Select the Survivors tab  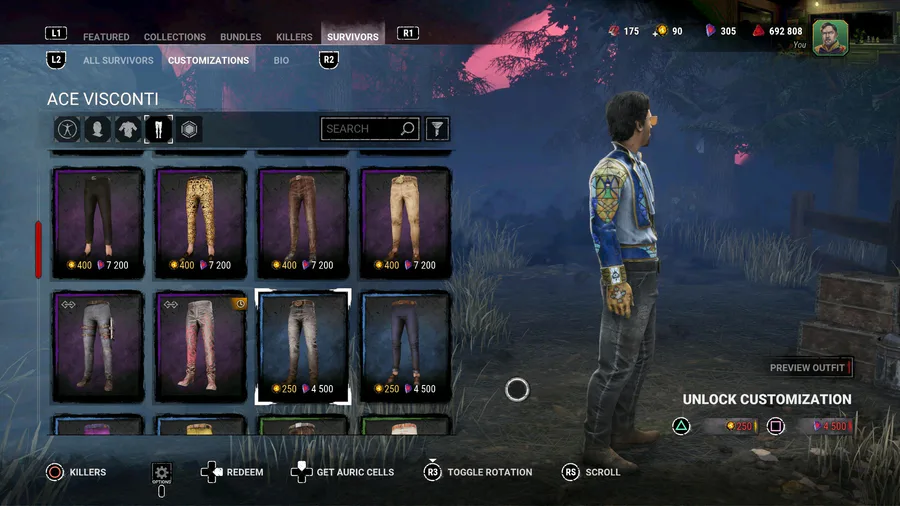pos(353,37)
